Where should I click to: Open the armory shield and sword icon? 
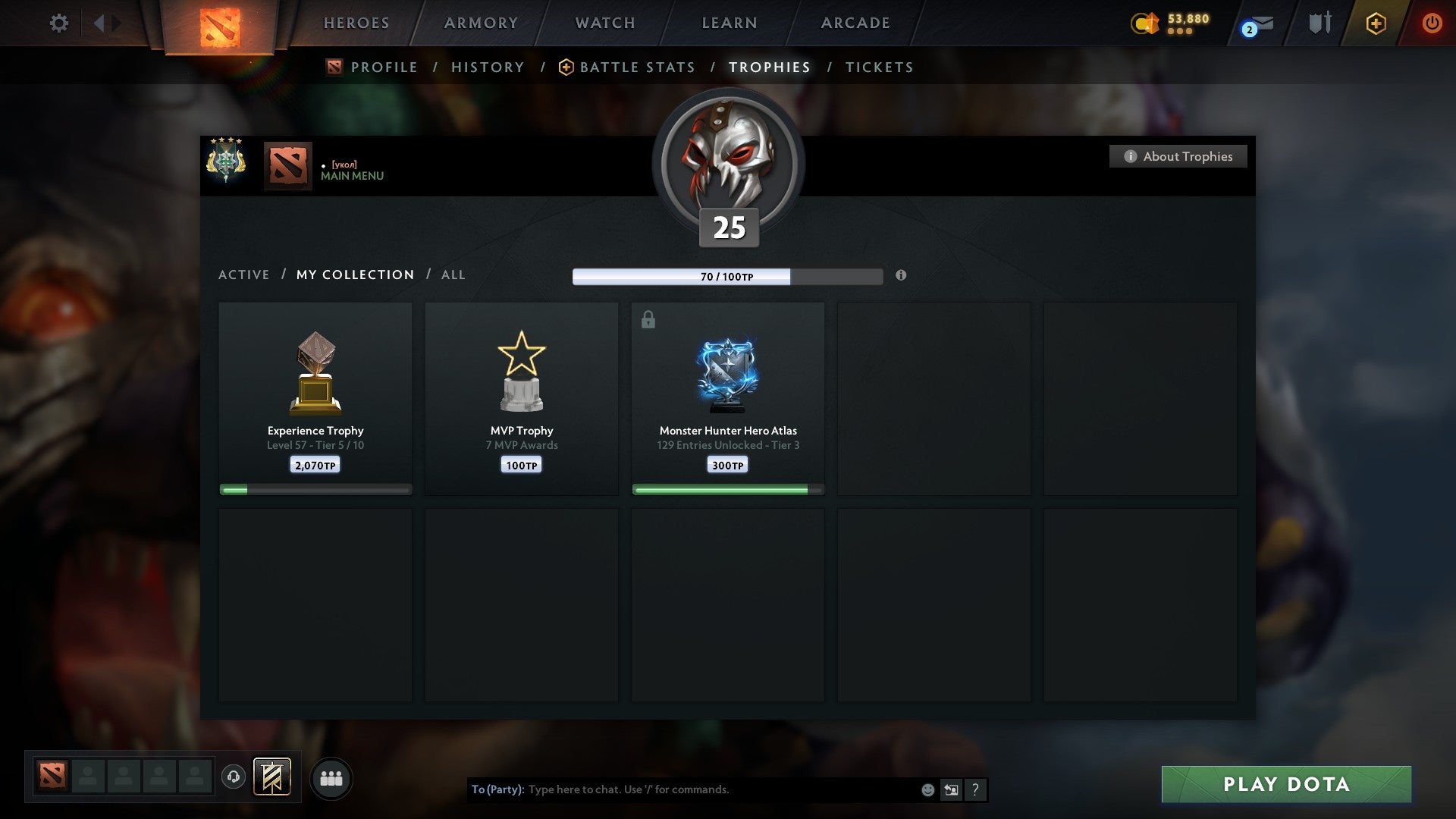1319,24
